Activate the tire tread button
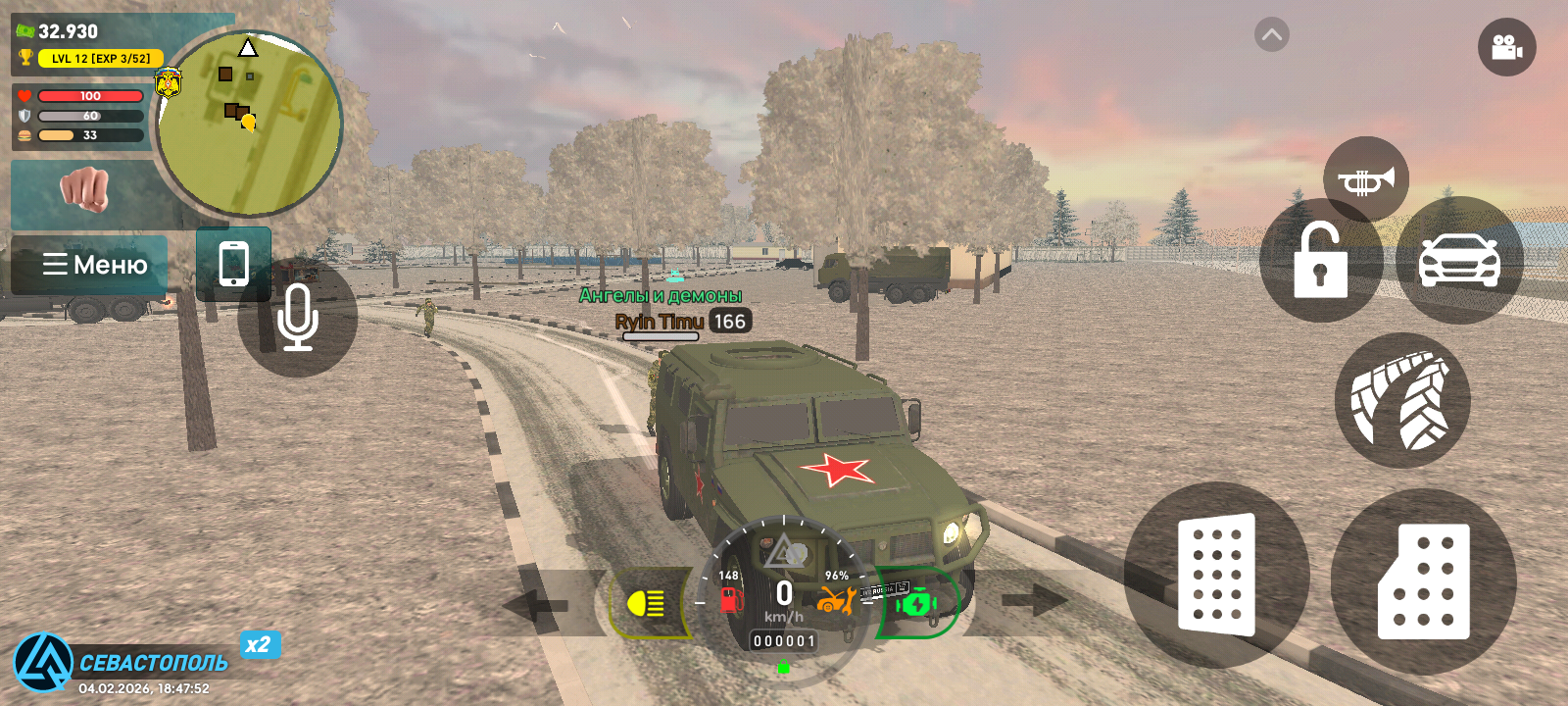This screenshot has width=1568, height=706. 1402,400
